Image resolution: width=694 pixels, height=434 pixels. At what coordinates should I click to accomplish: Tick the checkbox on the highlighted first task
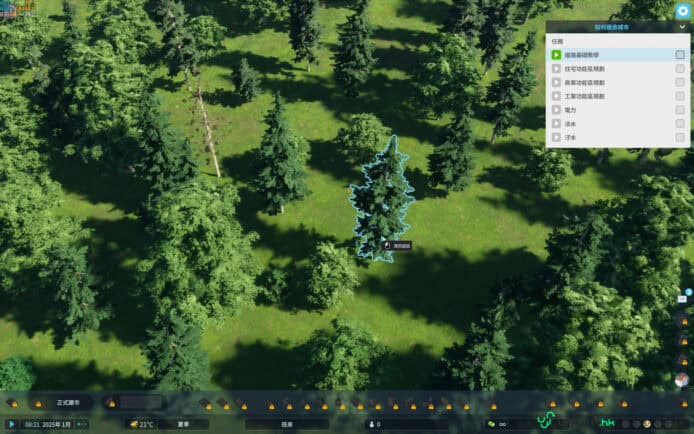tap(680, 55)
